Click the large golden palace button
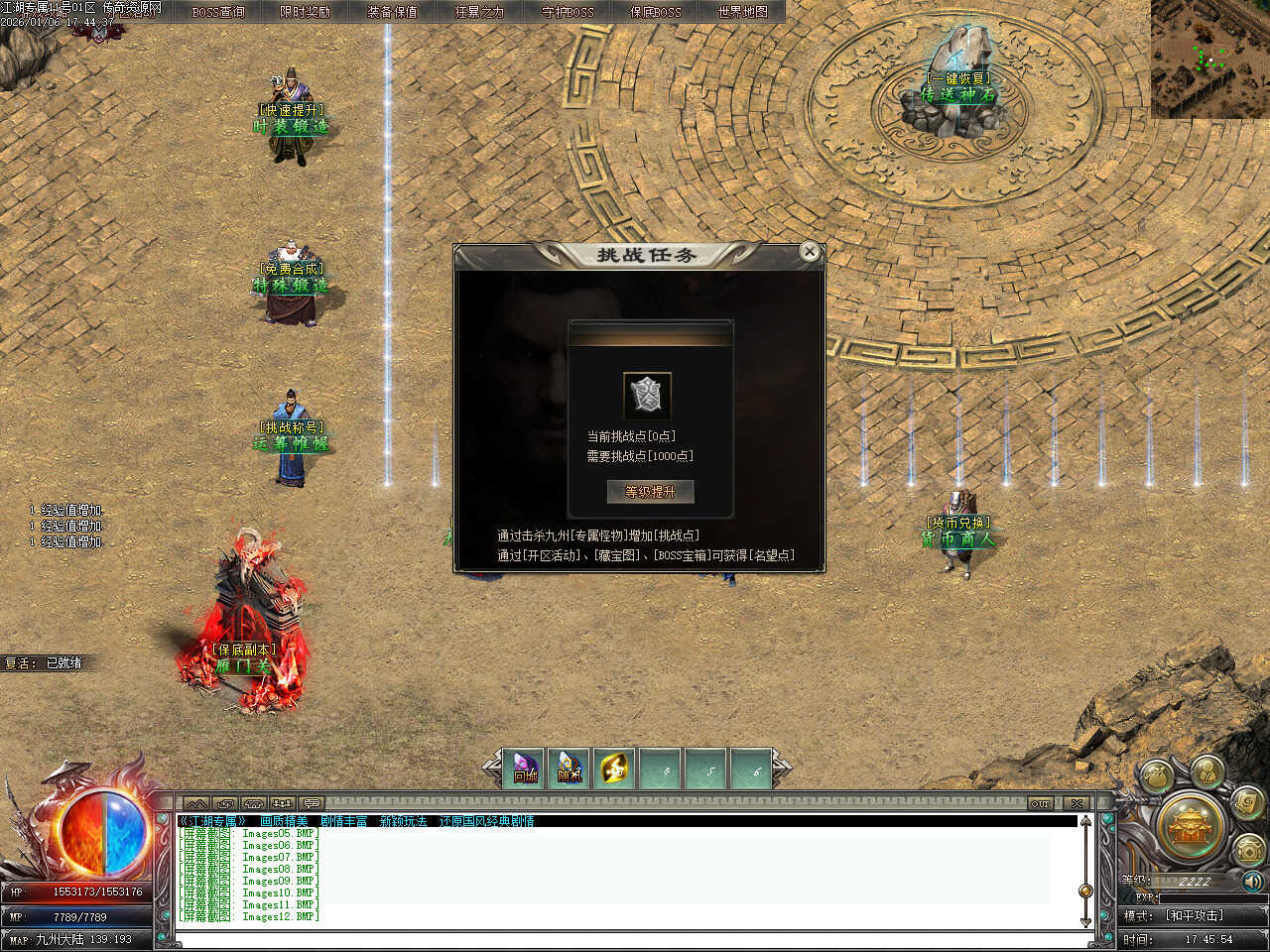This screenshot has width=1270, height=952. (x=1191, y=825)
